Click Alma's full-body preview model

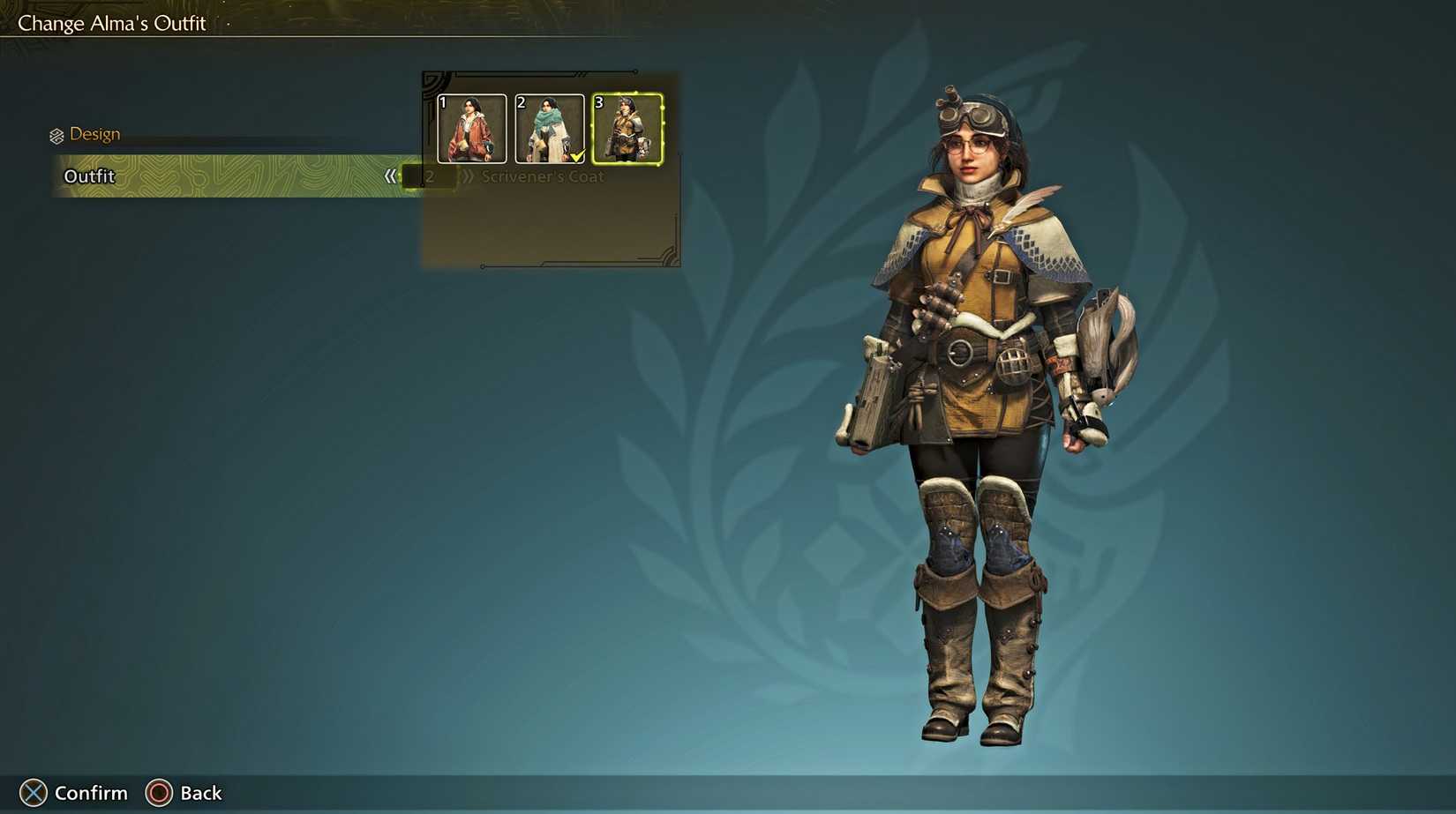[x=971, y=397]
